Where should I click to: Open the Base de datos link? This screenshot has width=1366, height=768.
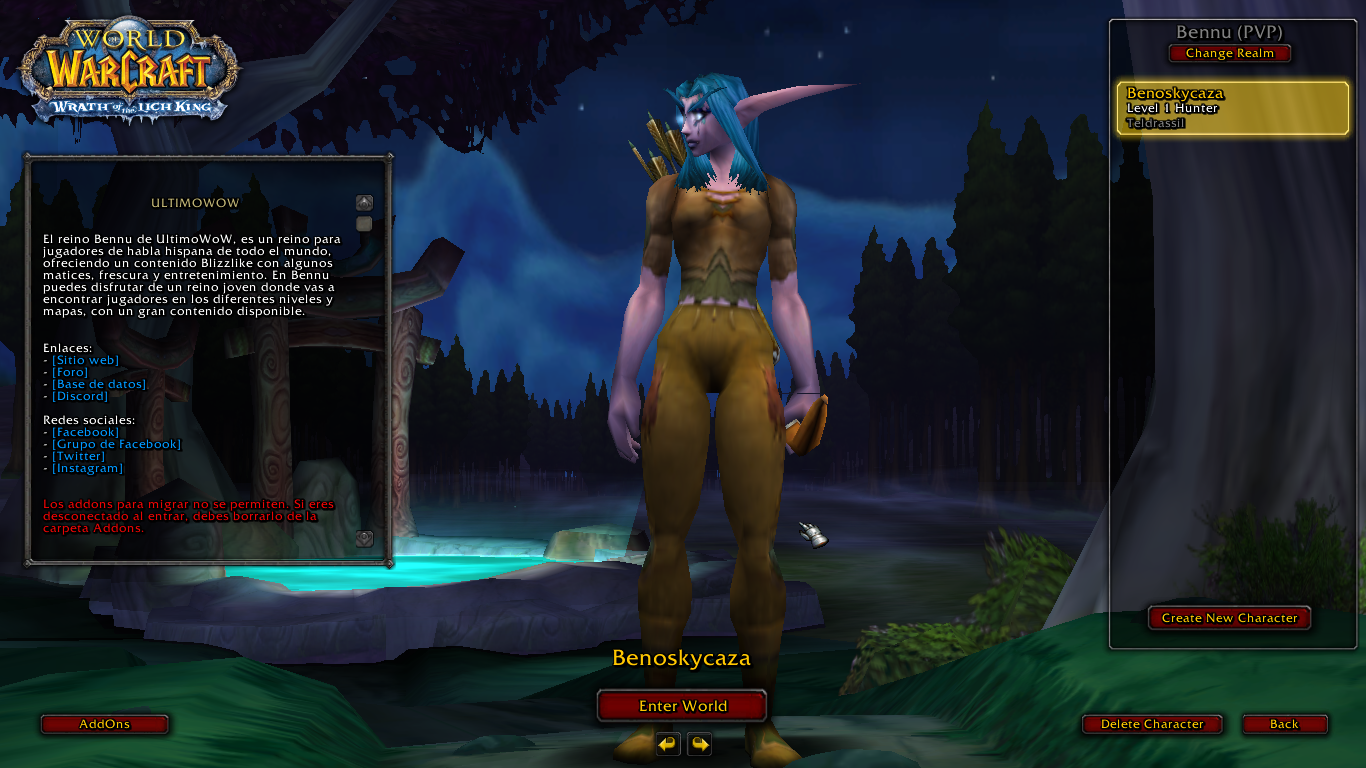pyautogui.click(x=100, y=384)
